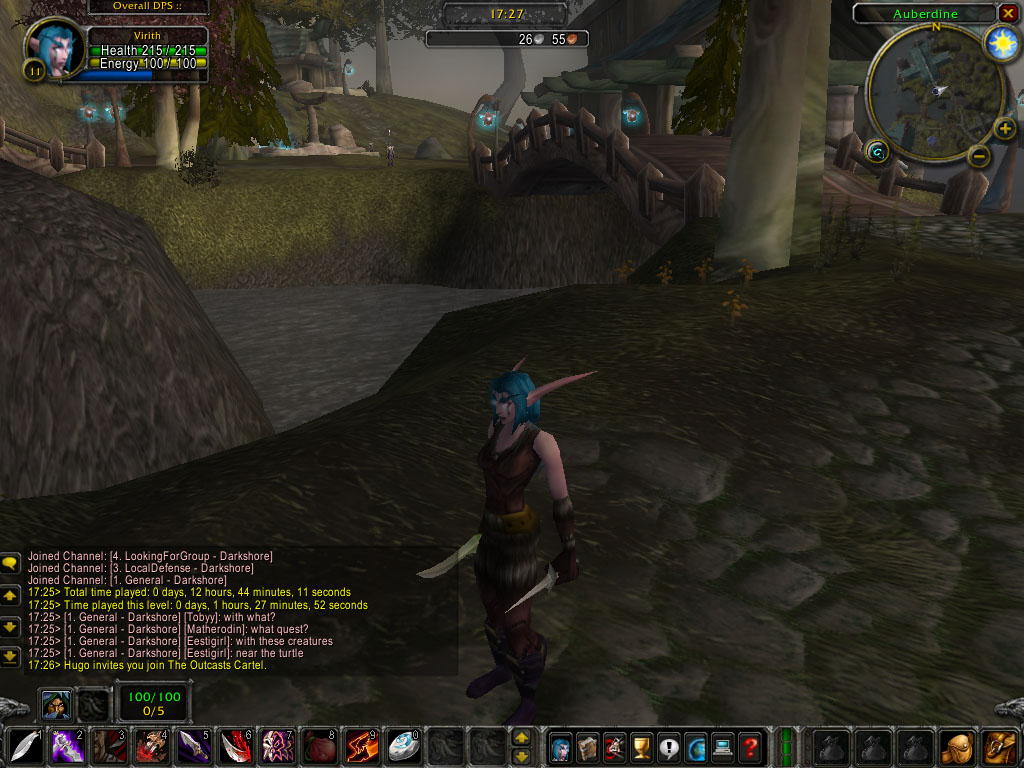Open the main backpack bag
Viewport: 1024px width, 768px height.
coord(999,746)
